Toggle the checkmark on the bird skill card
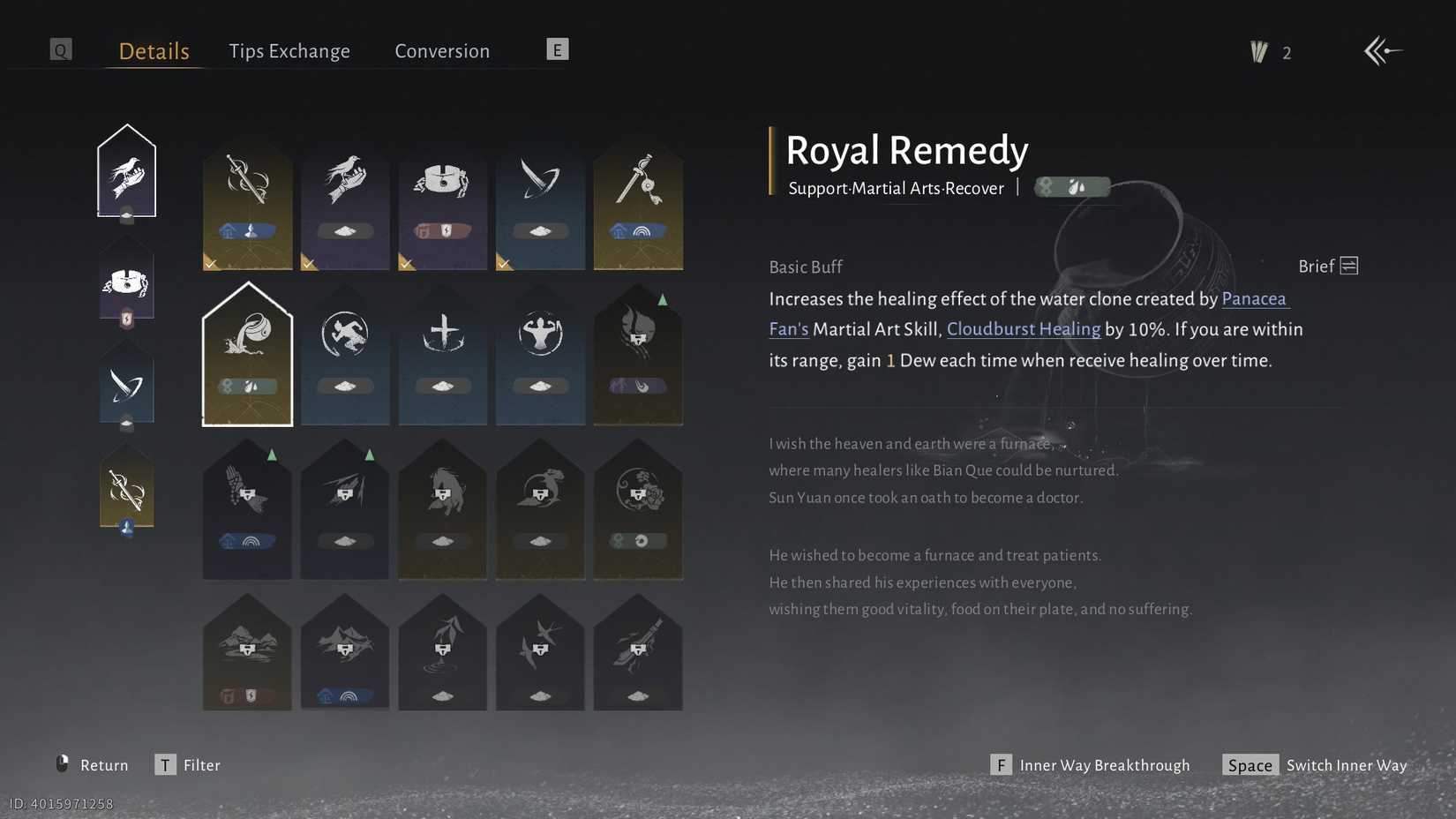This screenshot has width=1456, height=819. [309, 262]
